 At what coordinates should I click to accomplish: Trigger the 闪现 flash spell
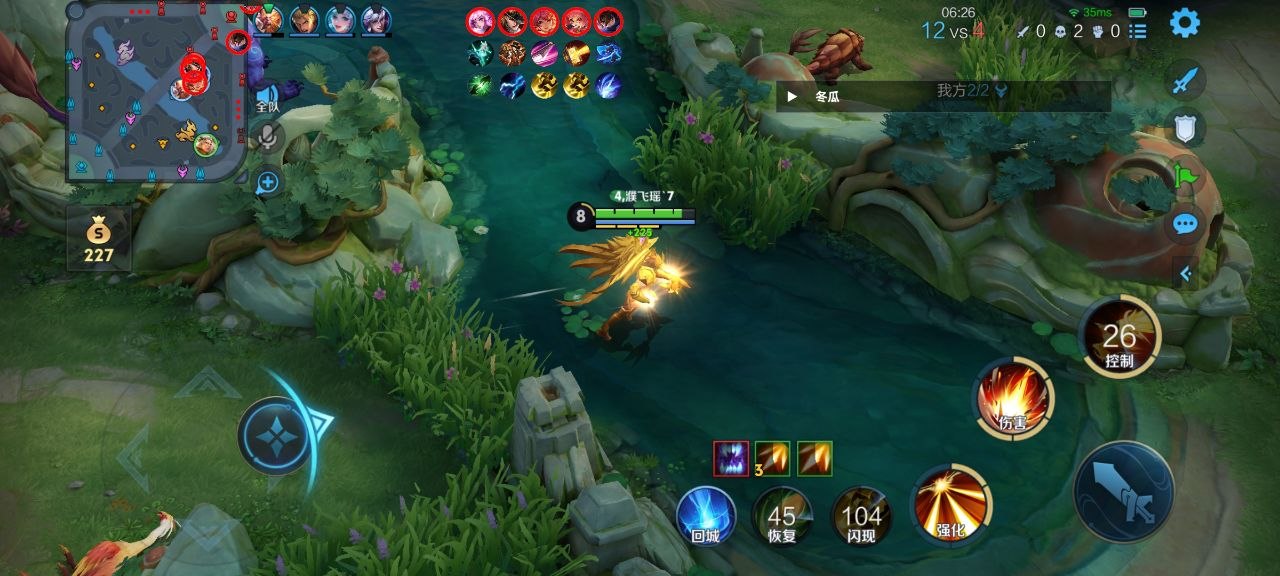(861, 516)
